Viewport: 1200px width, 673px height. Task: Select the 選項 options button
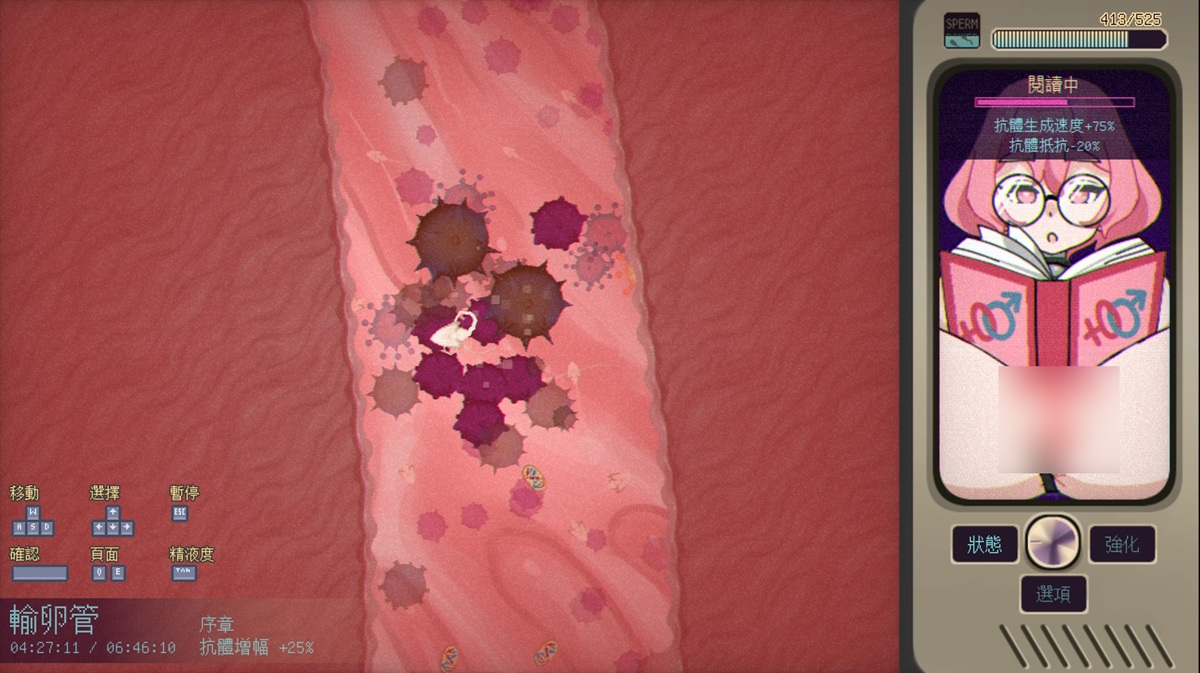[1053, 594]
